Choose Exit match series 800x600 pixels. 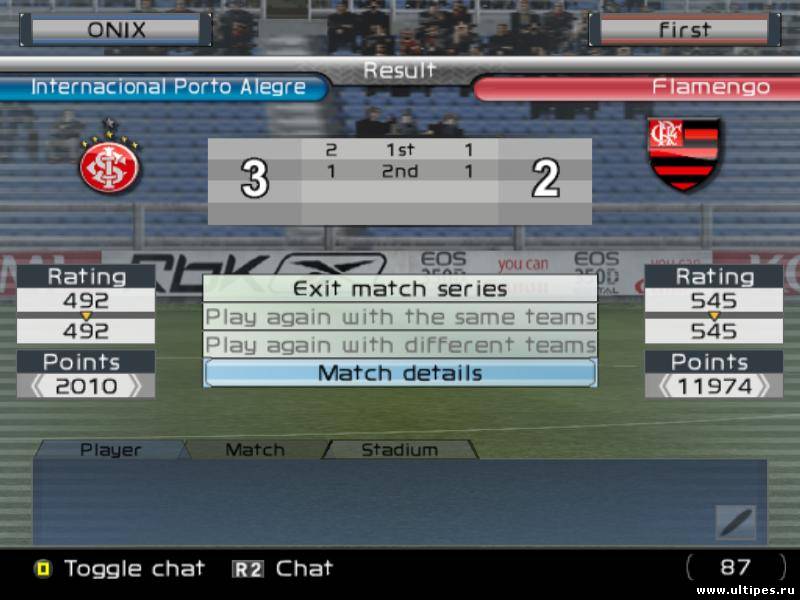(400, 289)
